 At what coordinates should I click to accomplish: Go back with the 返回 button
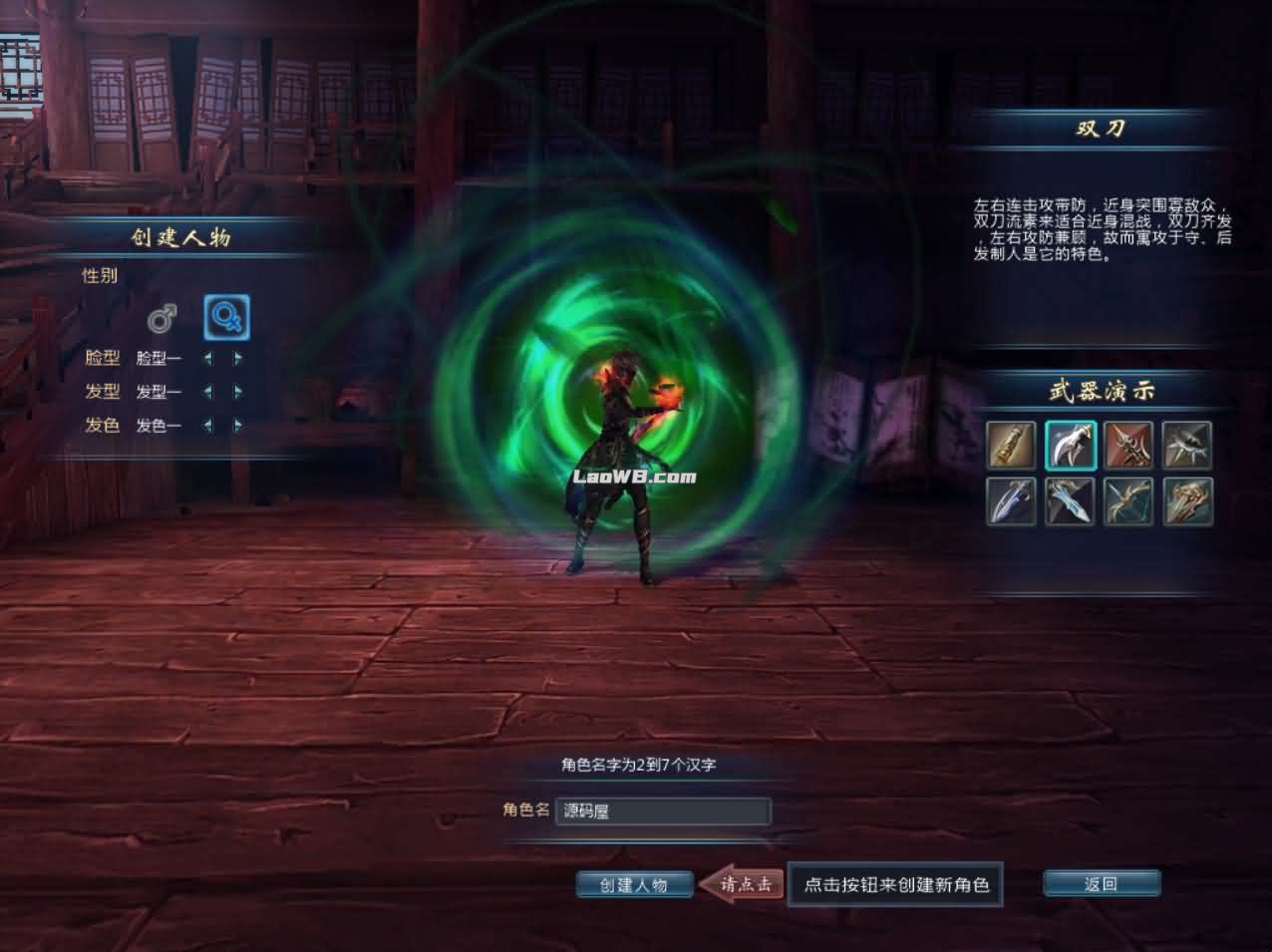pyautogui.click(x=1101, y=884)
